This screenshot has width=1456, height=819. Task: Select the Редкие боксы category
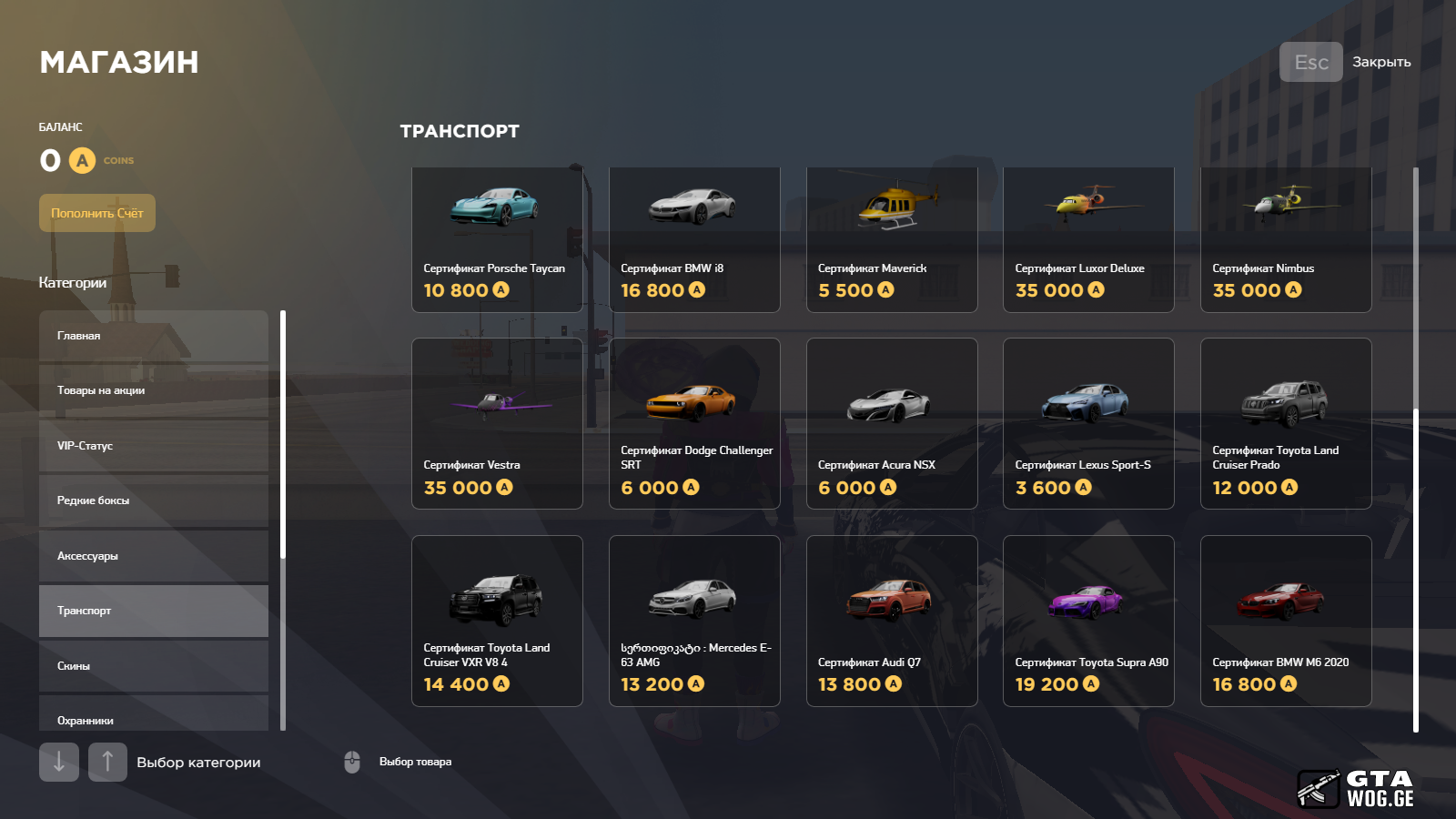pos(153,500)
